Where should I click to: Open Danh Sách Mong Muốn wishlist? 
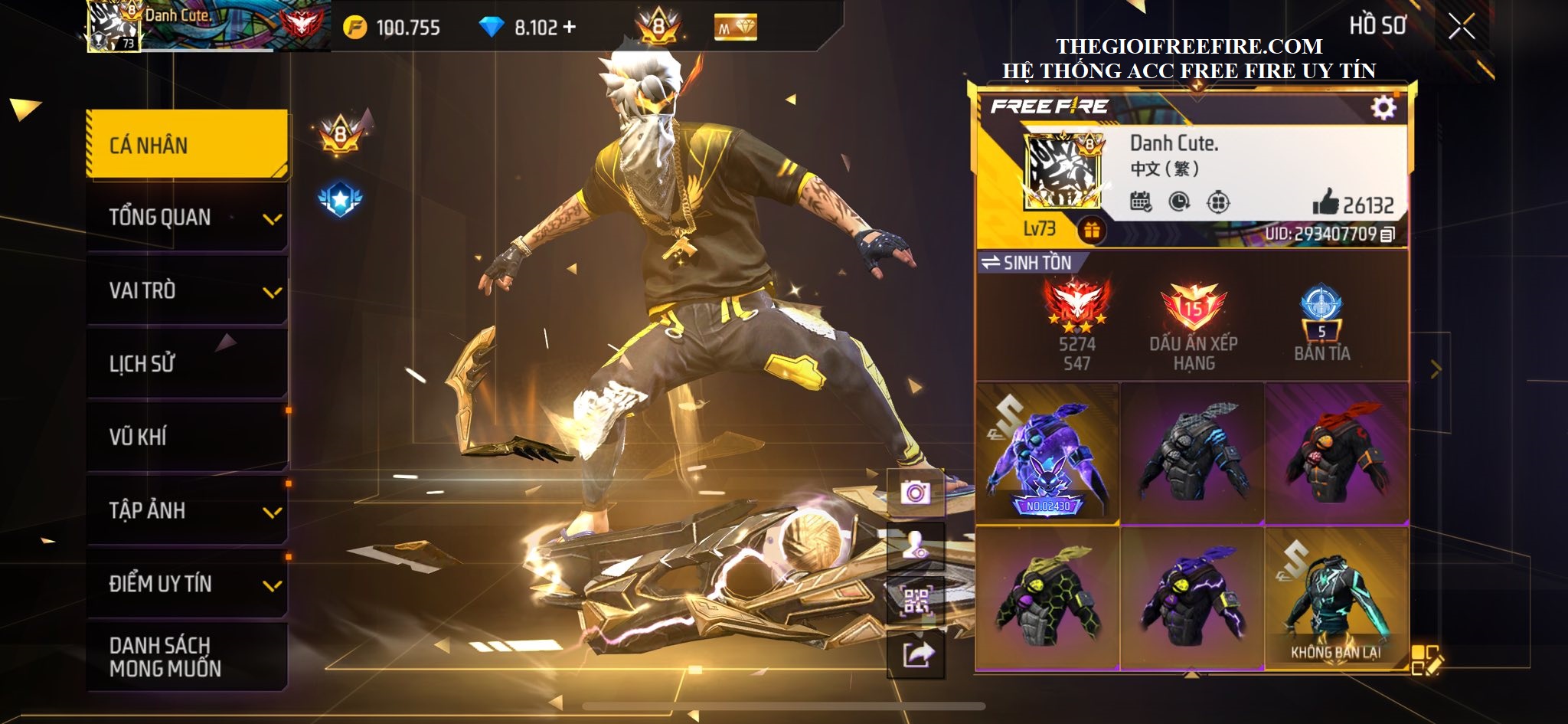[188, 657]
